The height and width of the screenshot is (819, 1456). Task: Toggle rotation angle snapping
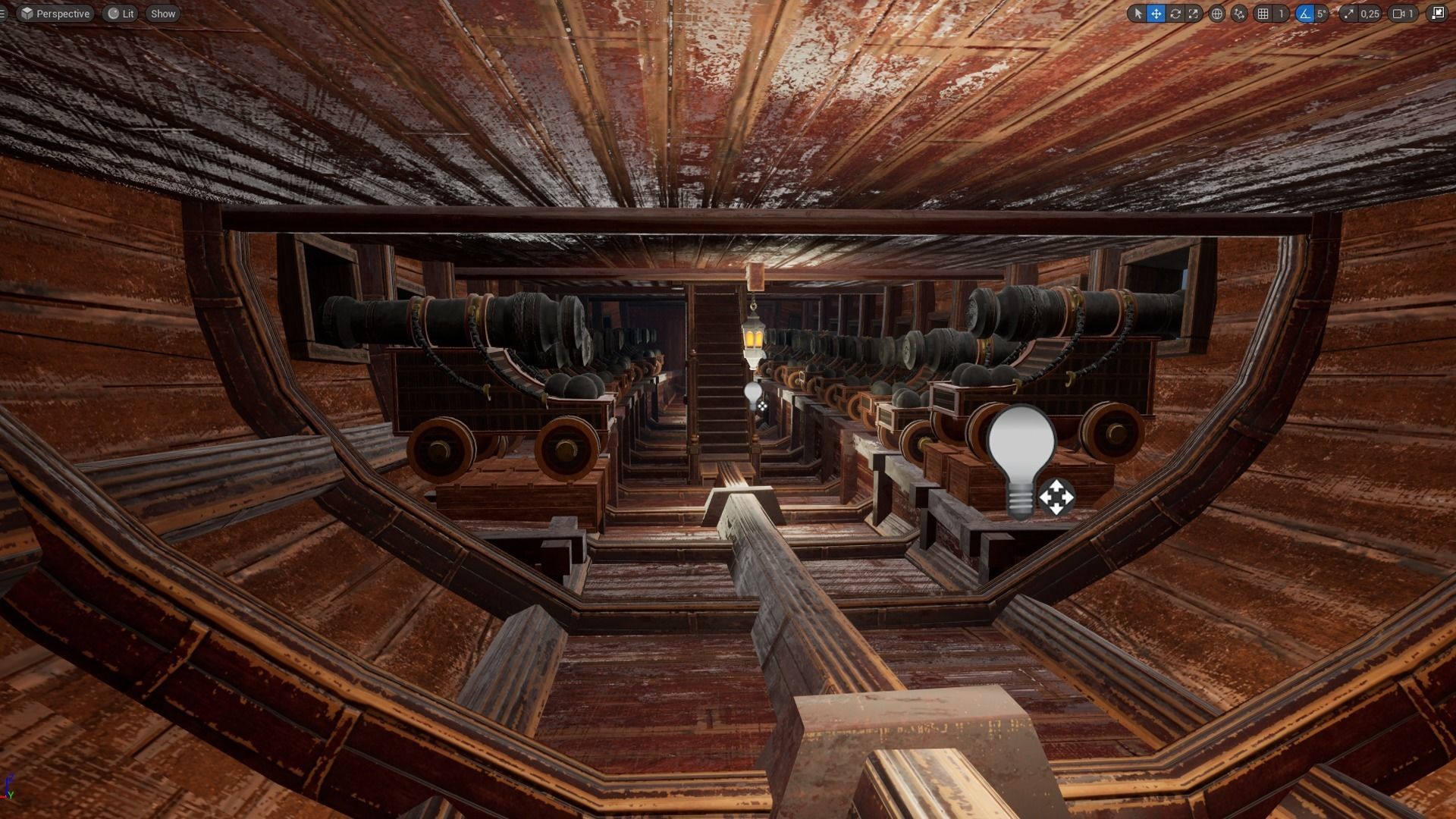tap(1304, 14)
